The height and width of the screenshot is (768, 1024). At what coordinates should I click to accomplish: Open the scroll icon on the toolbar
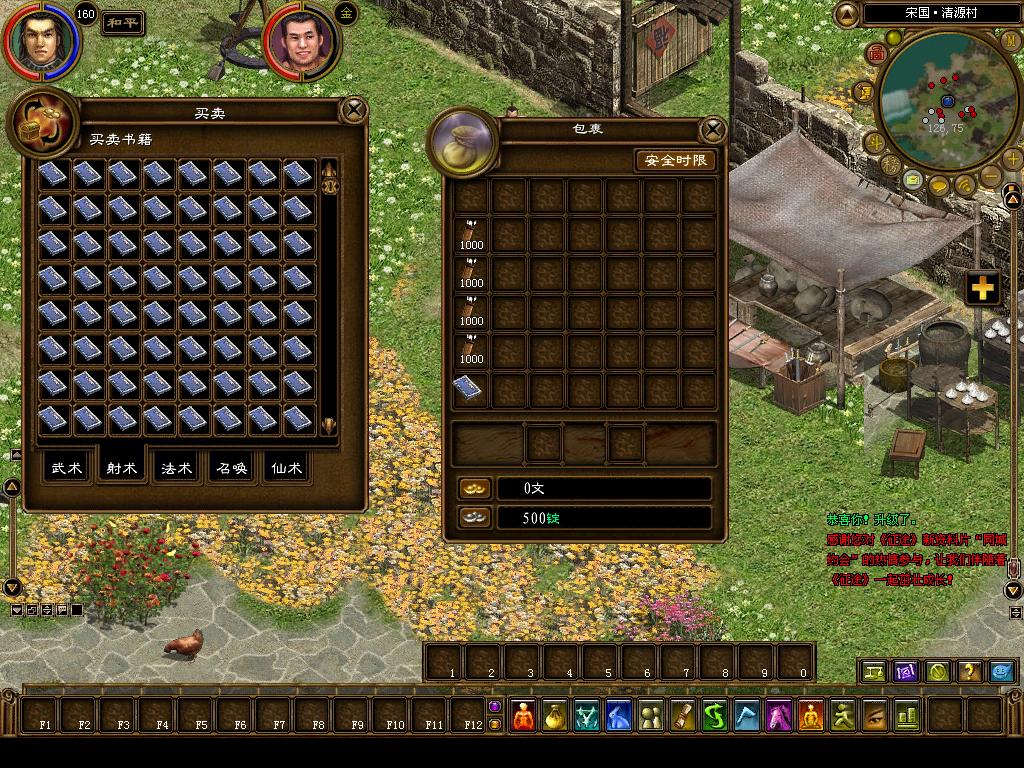coord(683,715)
